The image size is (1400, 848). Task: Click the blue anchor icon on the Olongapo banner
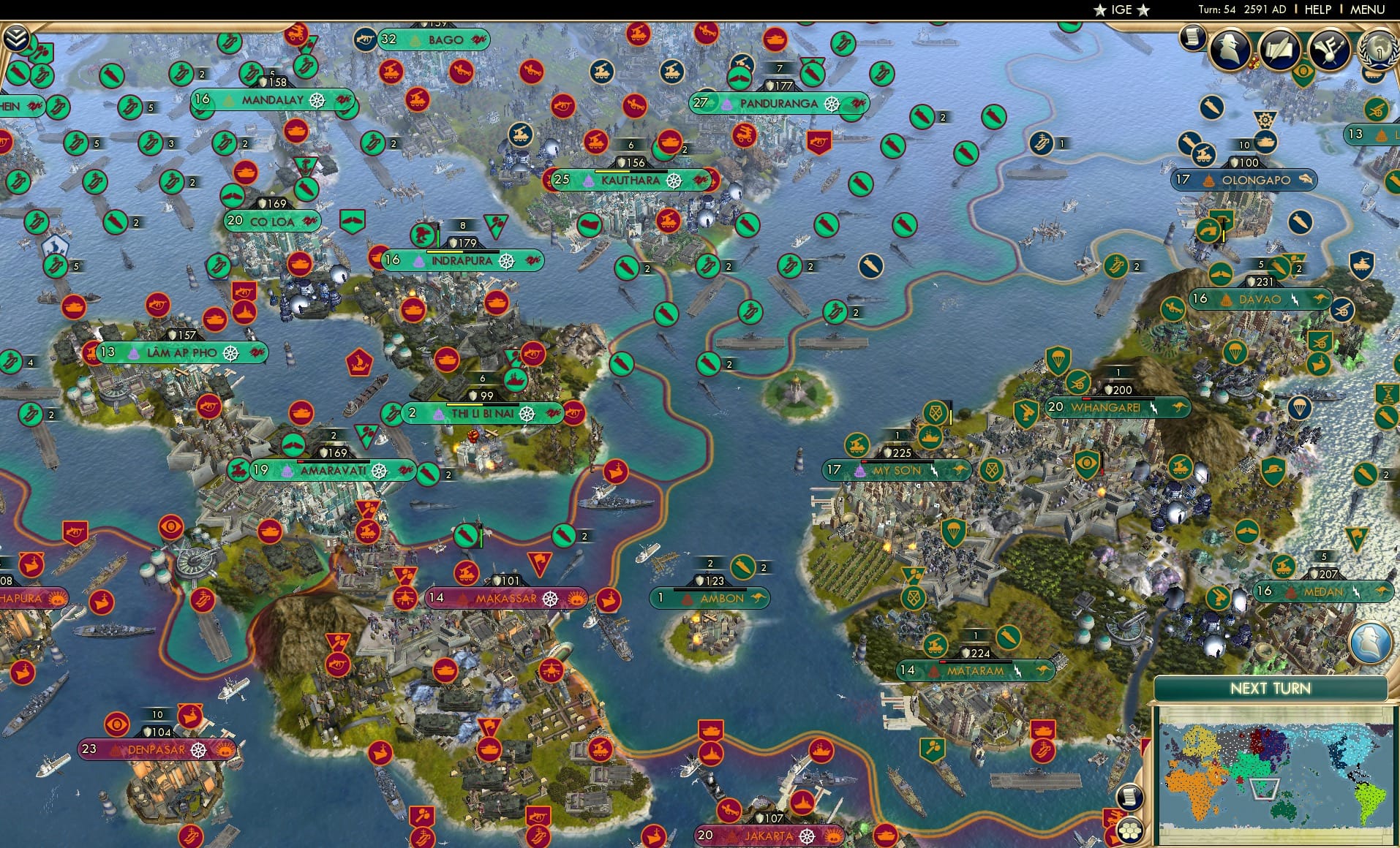1306,180
